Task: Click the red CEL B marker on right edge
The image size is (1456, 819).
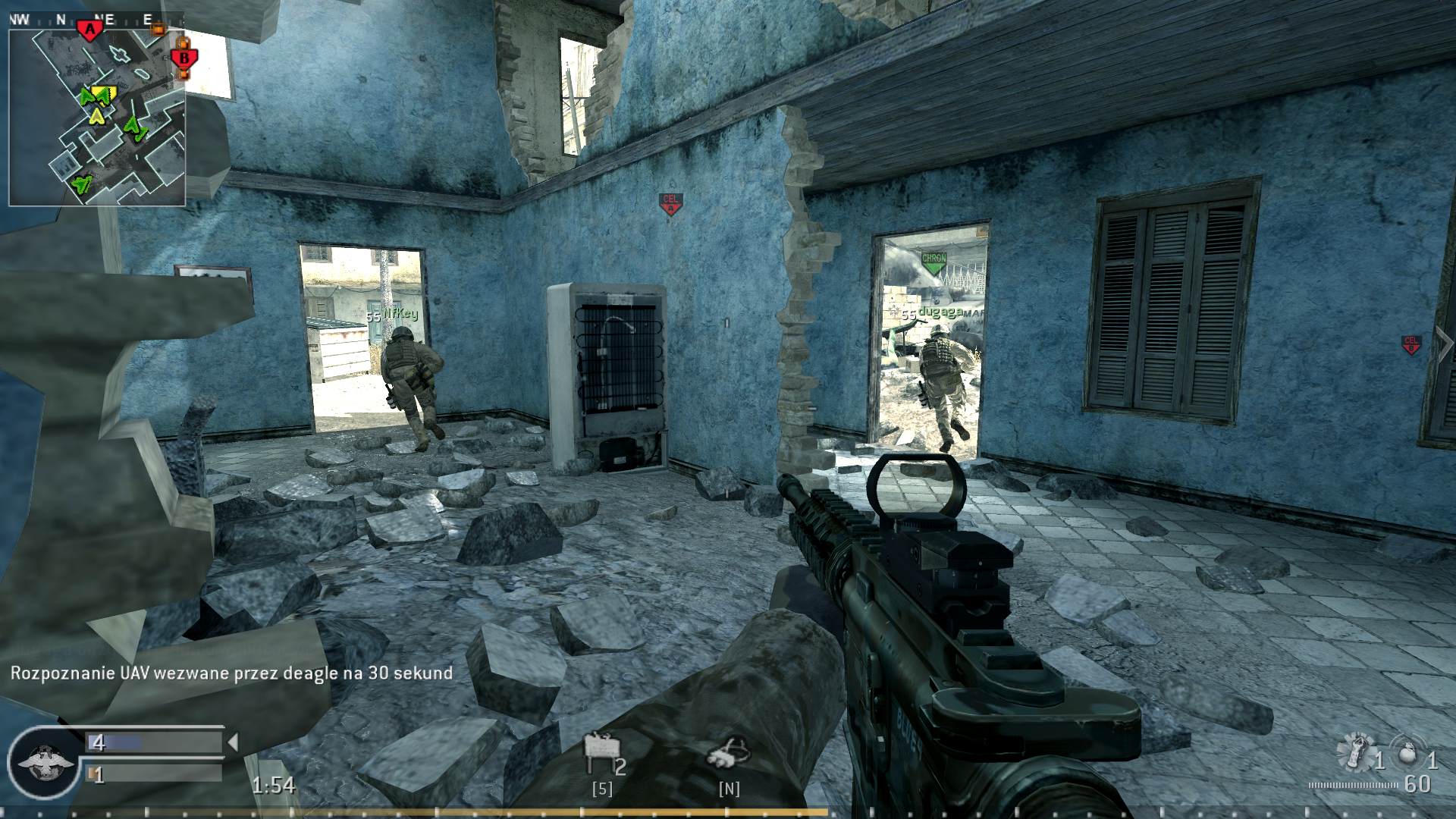Action: 1410,345
